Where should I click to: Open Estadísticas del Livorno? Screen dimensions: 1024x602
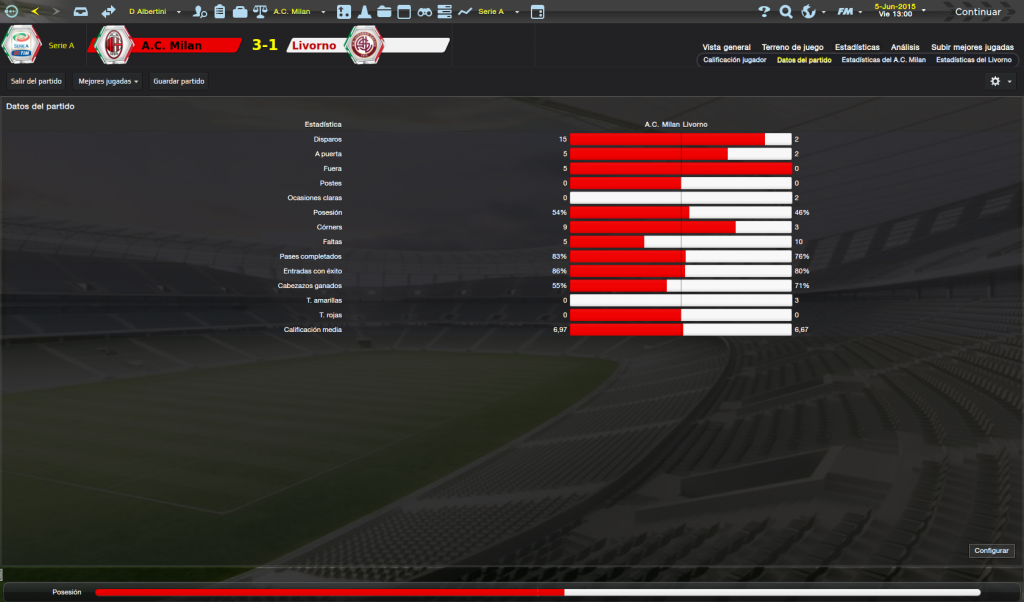(973, 60)
